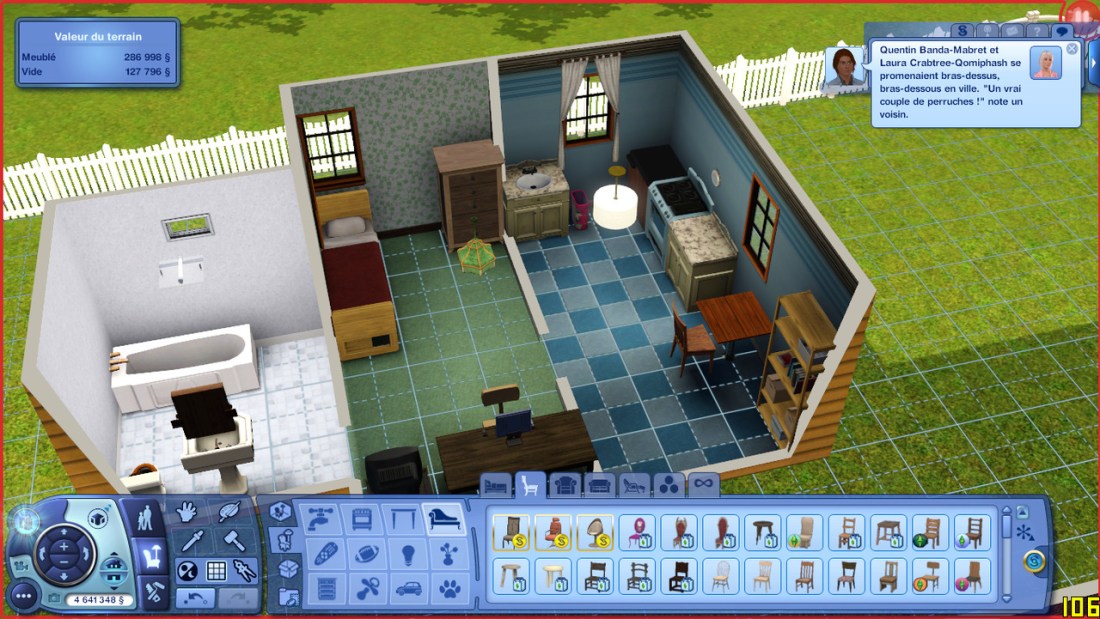1100x619 pixels.
Task: Switch to the Simoleon notifications tab
Action: [x=962, y=31]
